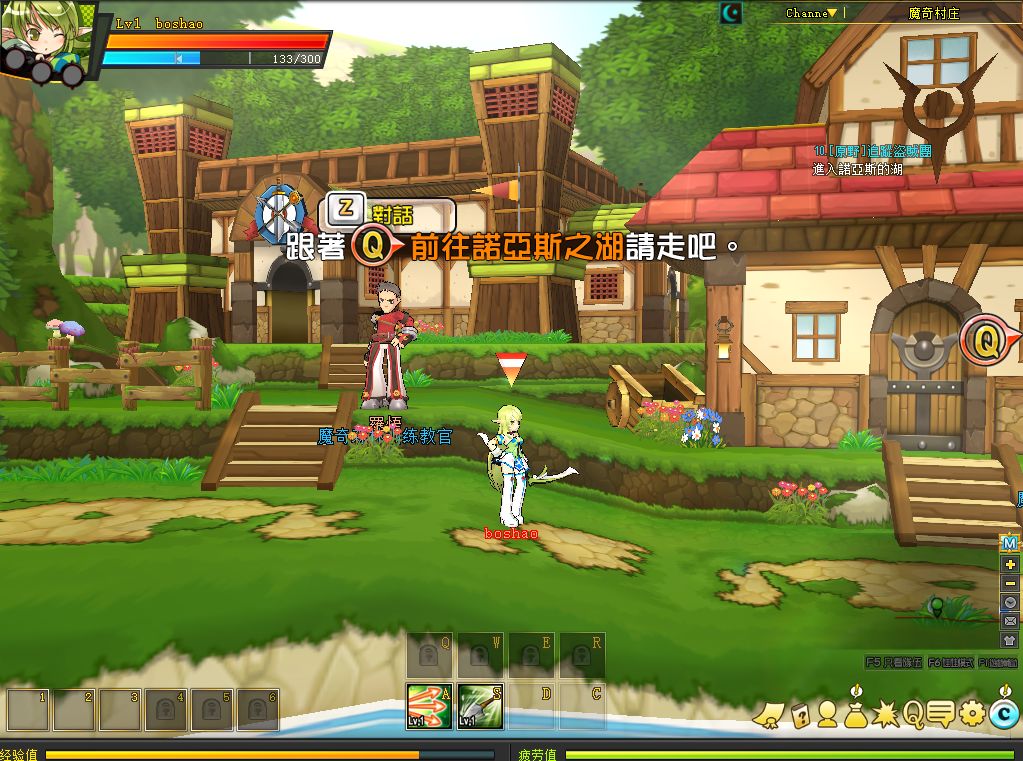Image resolution: width=1023 pixels, height=761 pixels.
Task: Open the clock icon button
Action: coord(1010,603)
